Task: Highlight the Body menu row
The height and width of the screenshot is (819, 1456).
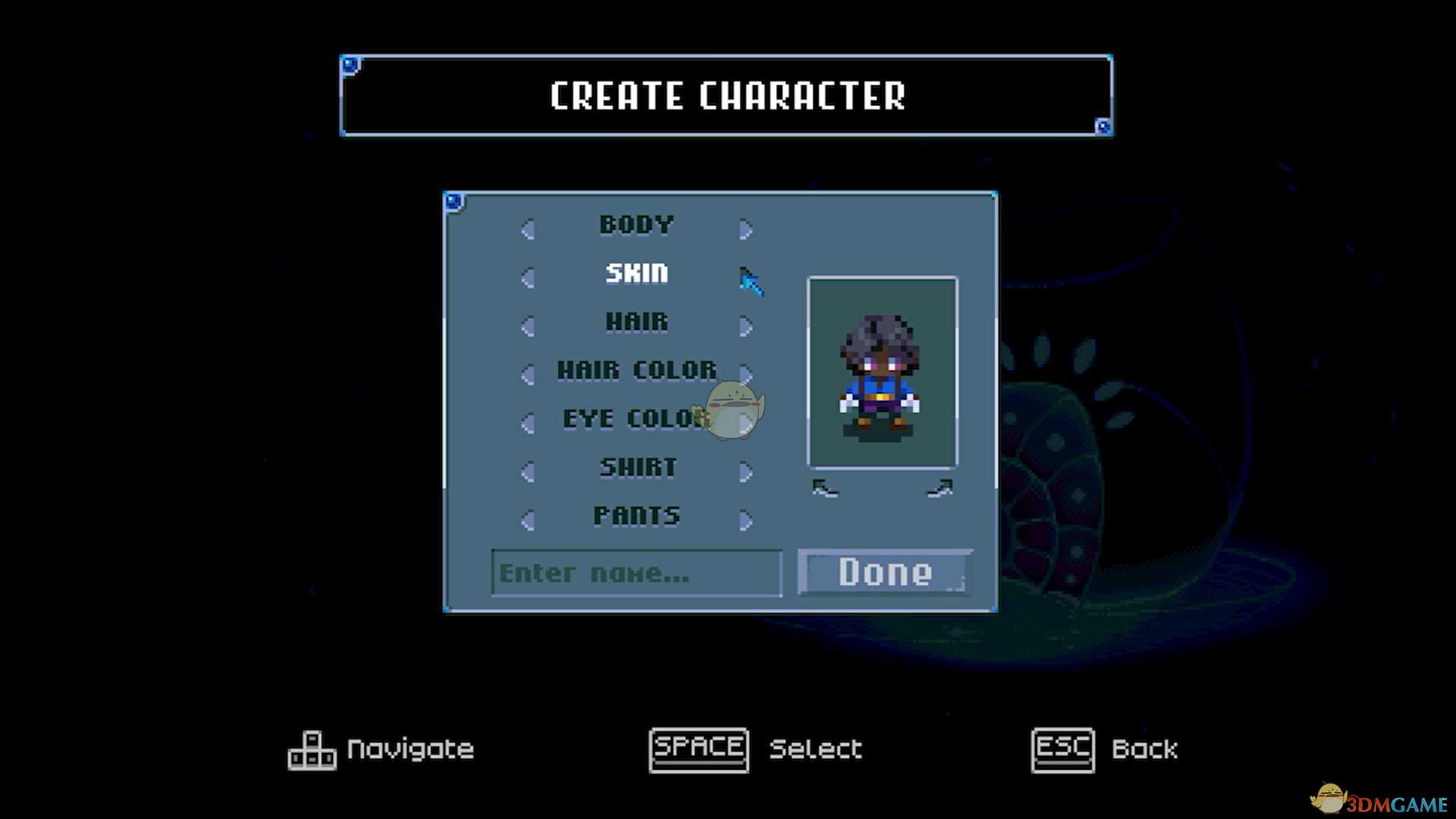Action: 636,224
